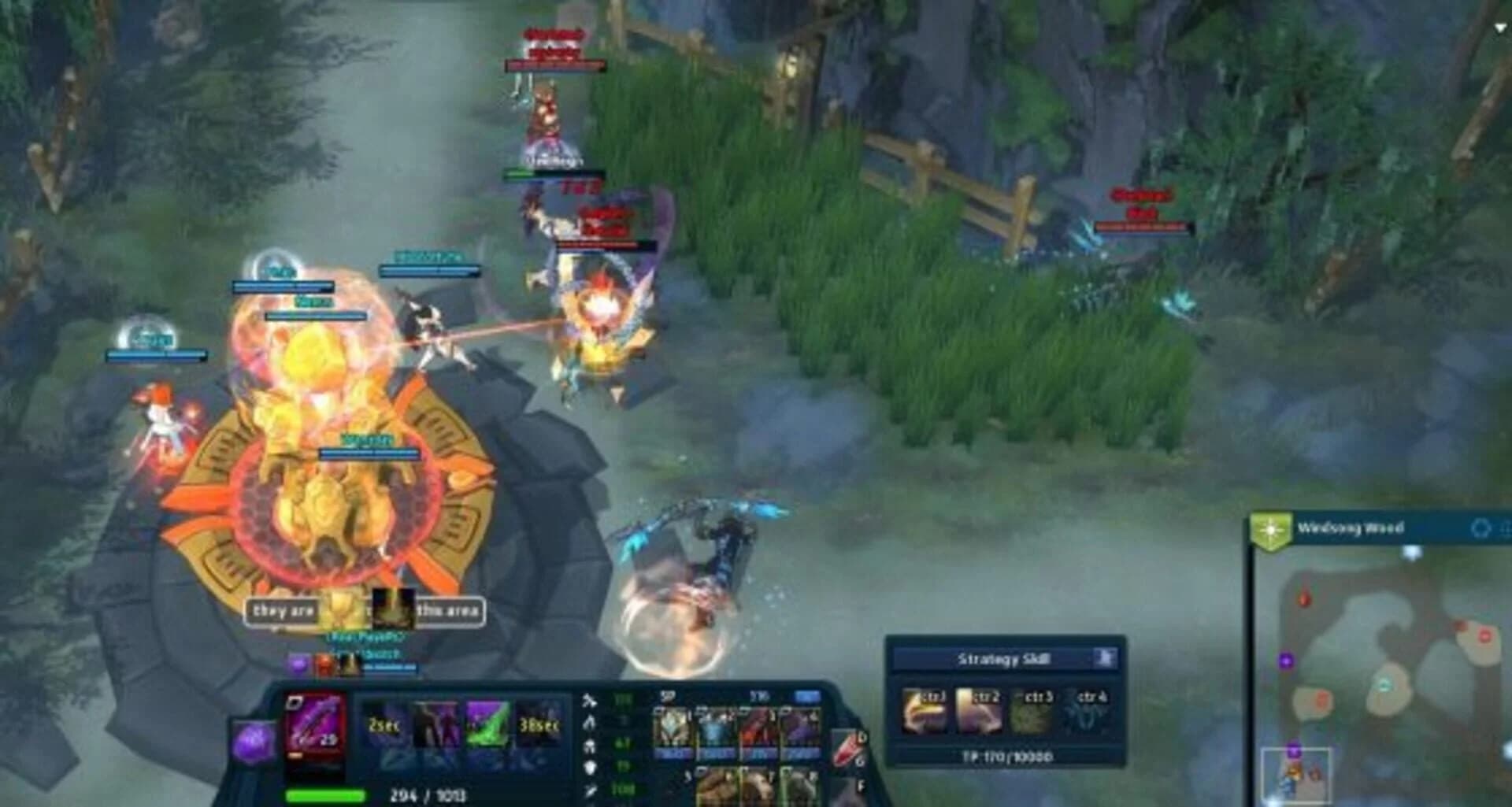Toggle the pin icon on Strategy Skill panel header
1512x807 pixels.
1106,657
